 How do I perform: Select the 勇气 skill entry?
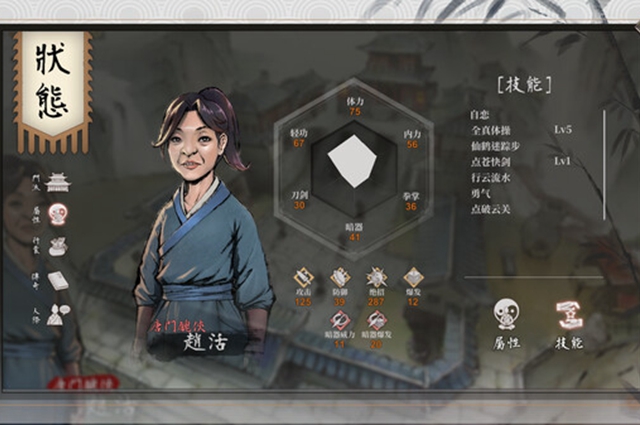tap(480, 193)
